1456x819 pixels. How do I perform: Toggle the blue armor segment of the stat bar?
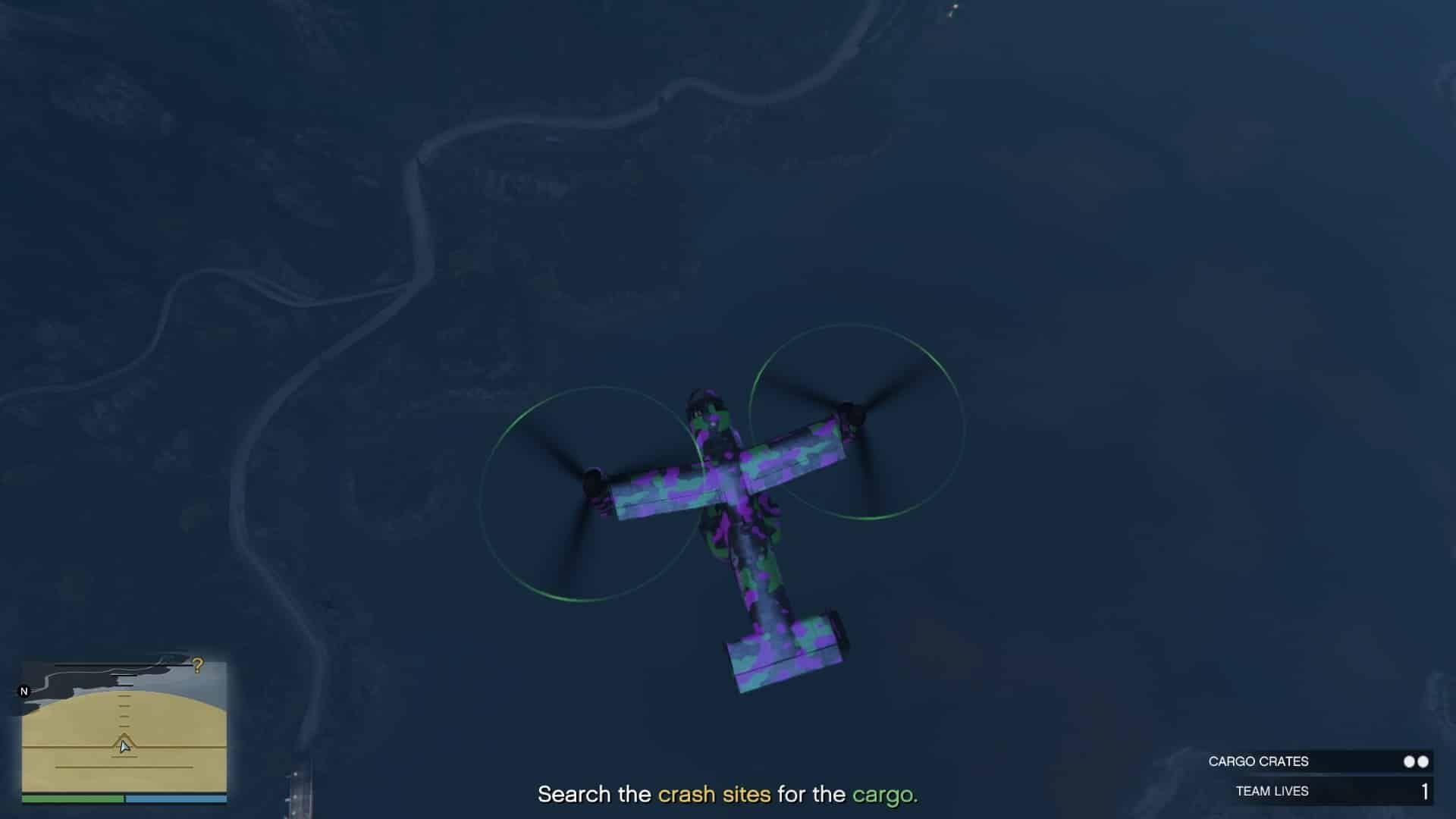point(174,799)
